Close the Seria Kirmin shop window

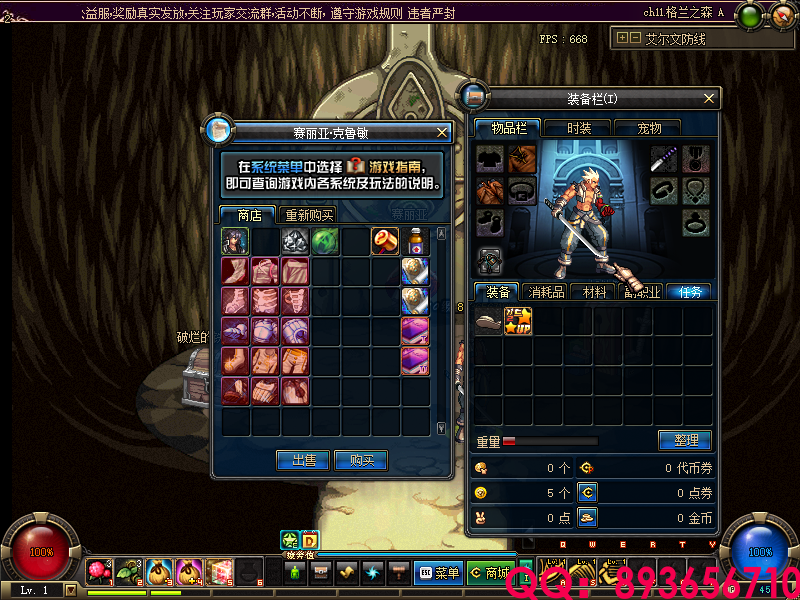pos(442,132)
